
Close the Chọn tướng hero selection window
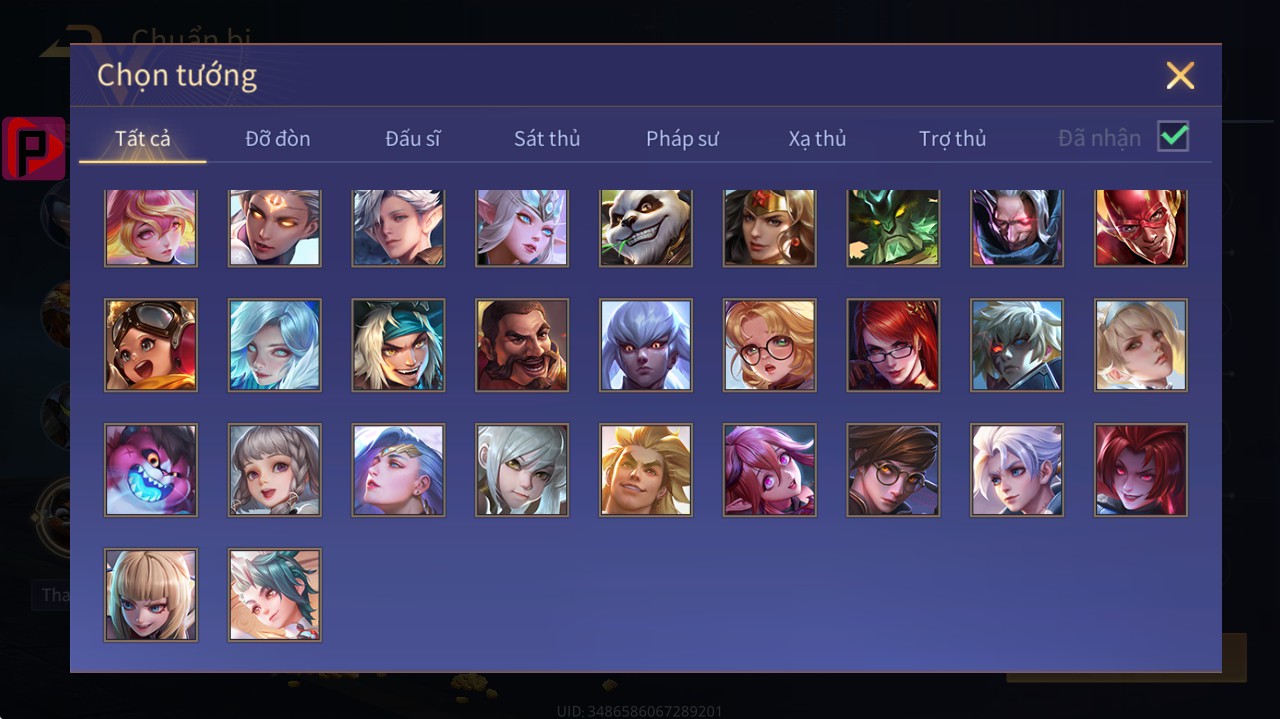pos(1180,76)
